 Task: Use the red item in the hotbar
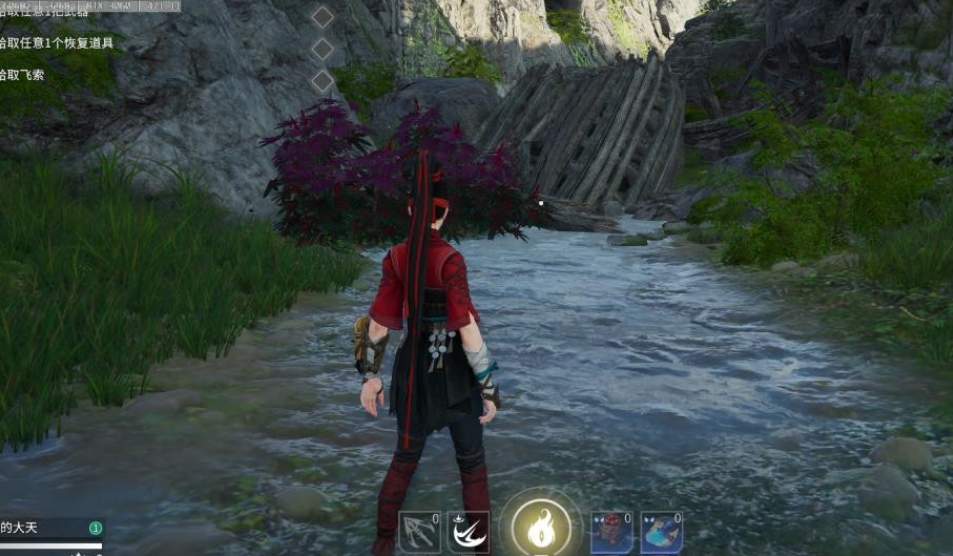611,532
